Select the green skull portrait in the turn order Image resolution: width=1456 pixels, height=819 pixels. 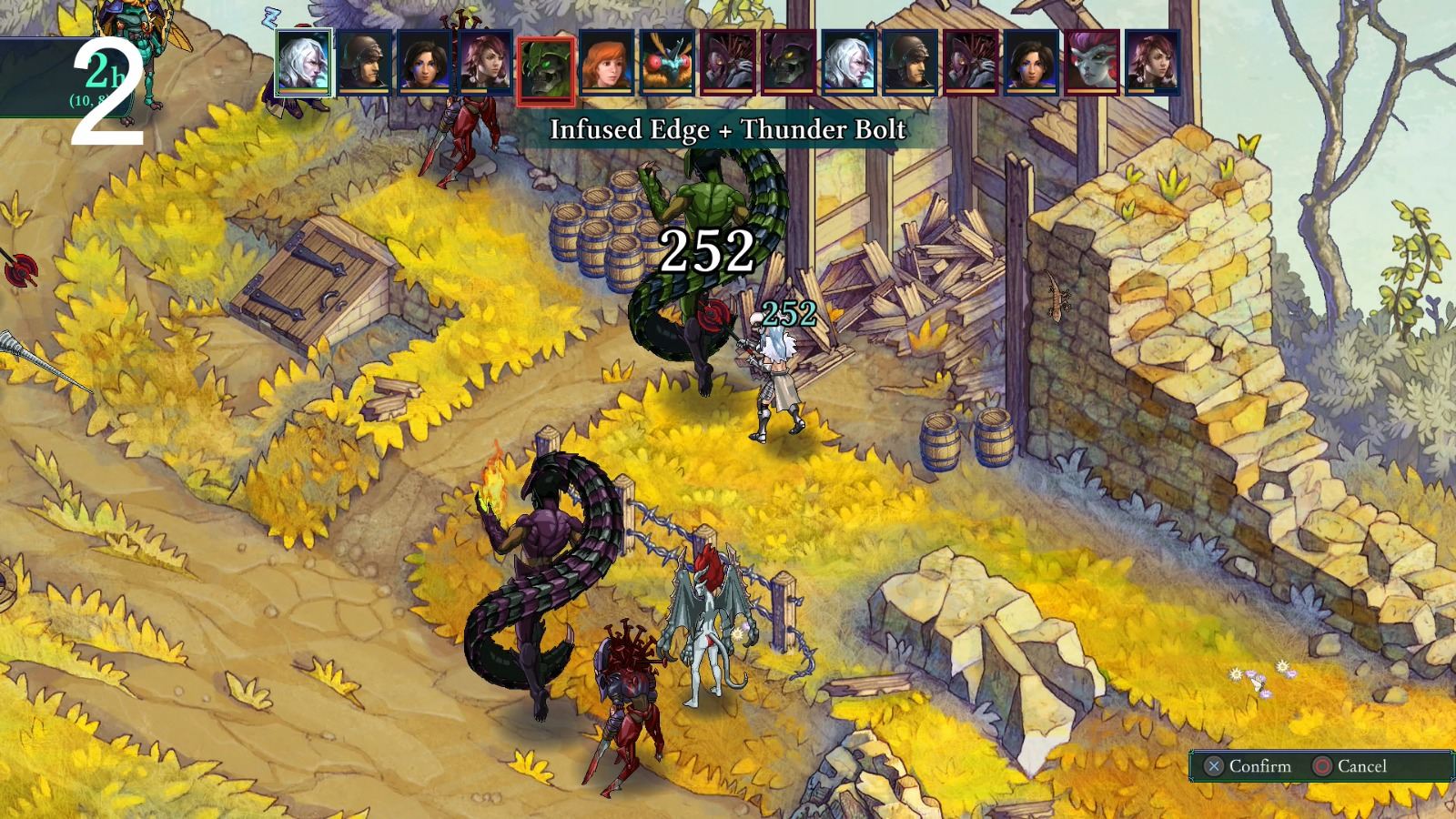click(545, 64)
